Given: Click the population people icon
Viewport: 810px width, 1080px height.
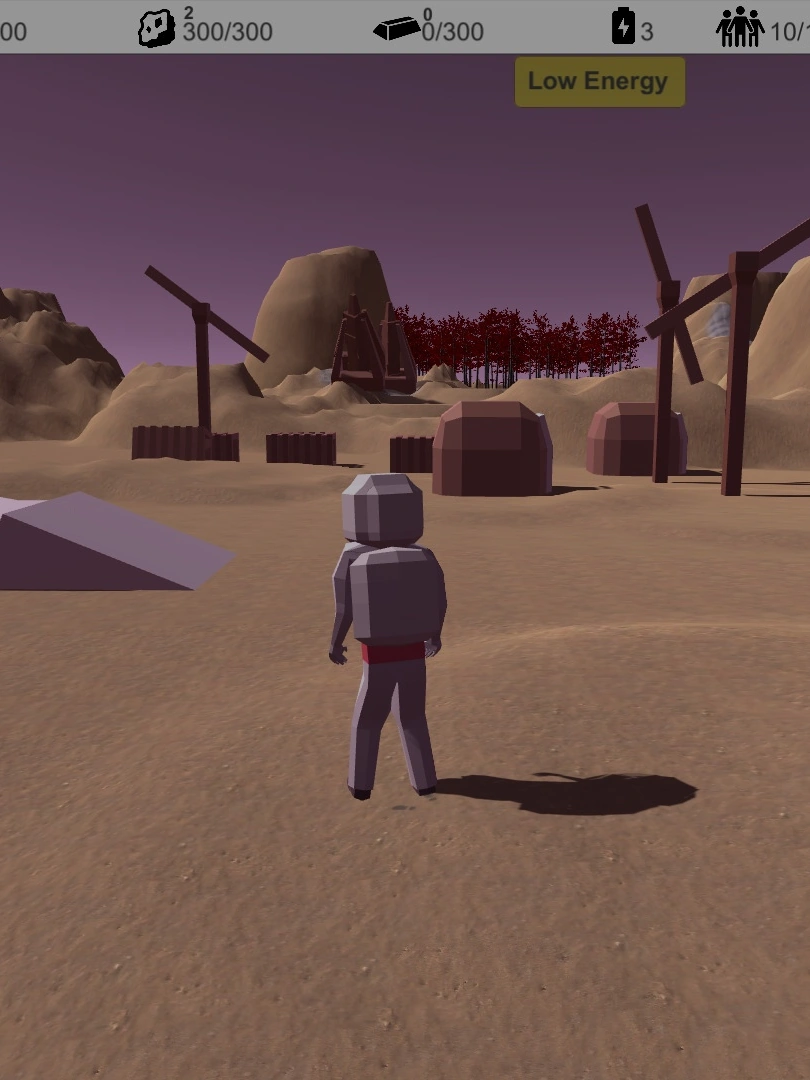Looking at the screenshot, I should 740,28.
